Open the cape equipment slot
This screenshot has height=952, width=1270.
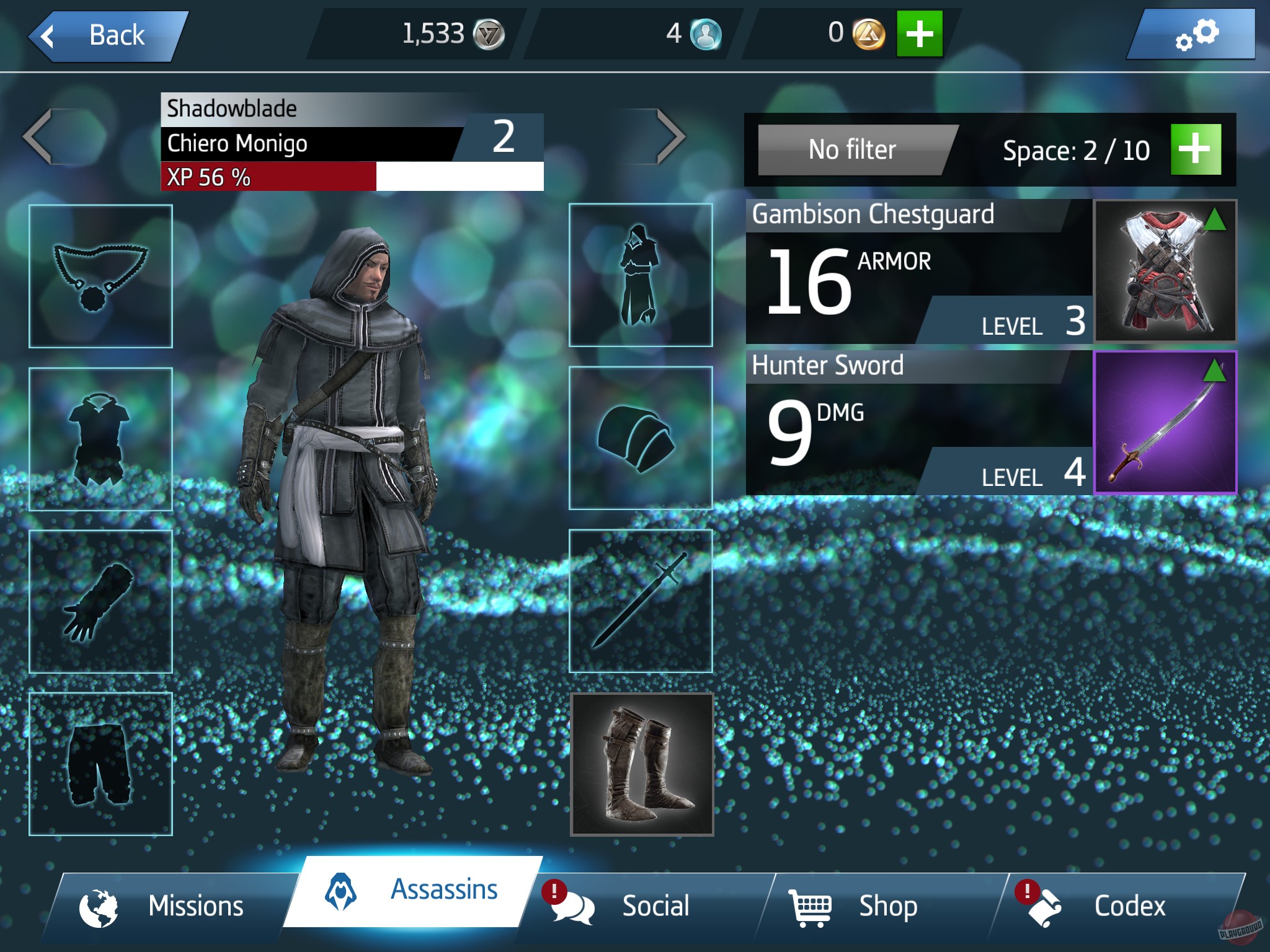coord(641,275)
